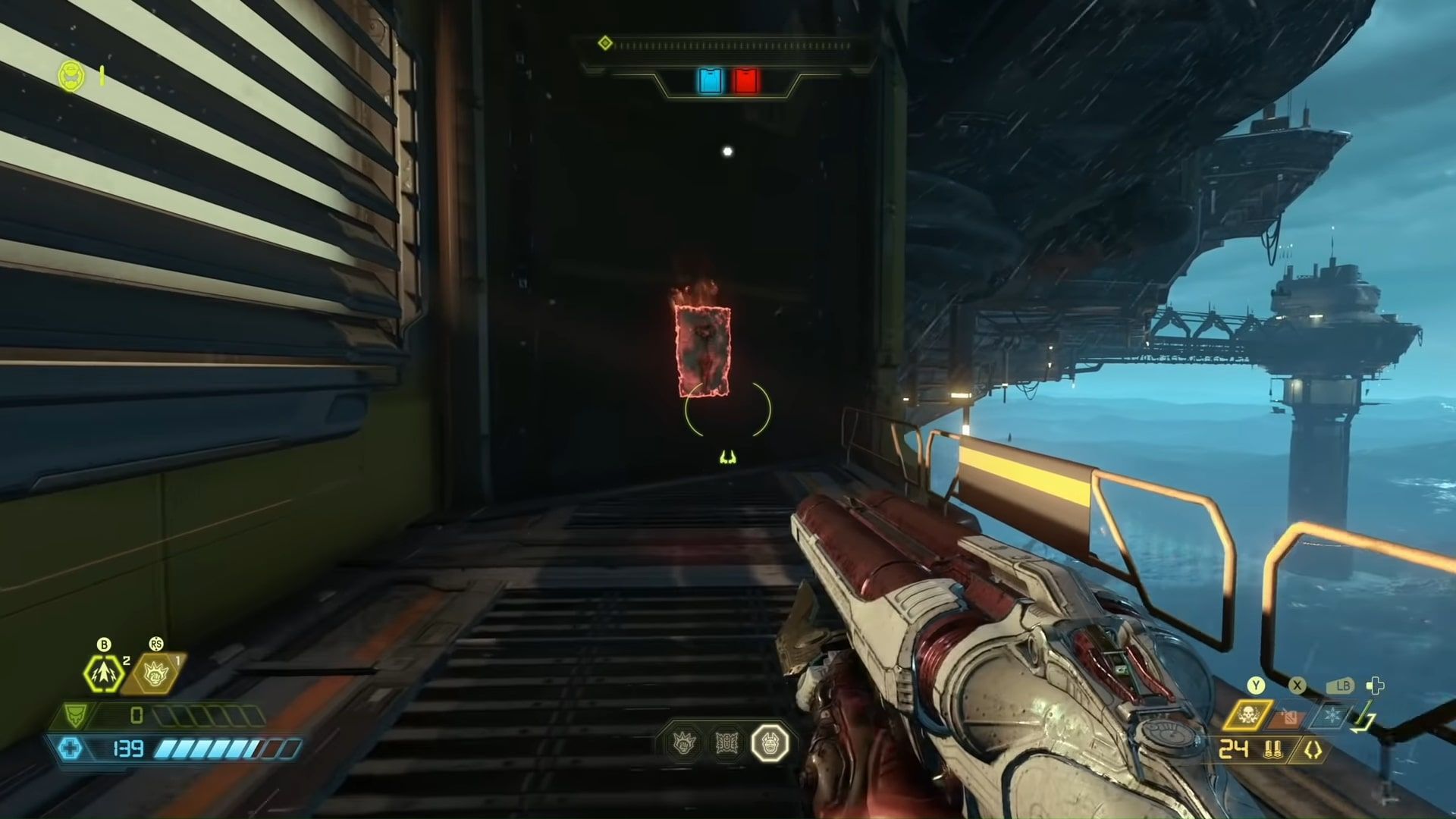Image resolution: width=1456 pixels, height=819 pixels.
Task: Click the green armor shield icon
Action: pyautogui.click(x=76, y=715)
